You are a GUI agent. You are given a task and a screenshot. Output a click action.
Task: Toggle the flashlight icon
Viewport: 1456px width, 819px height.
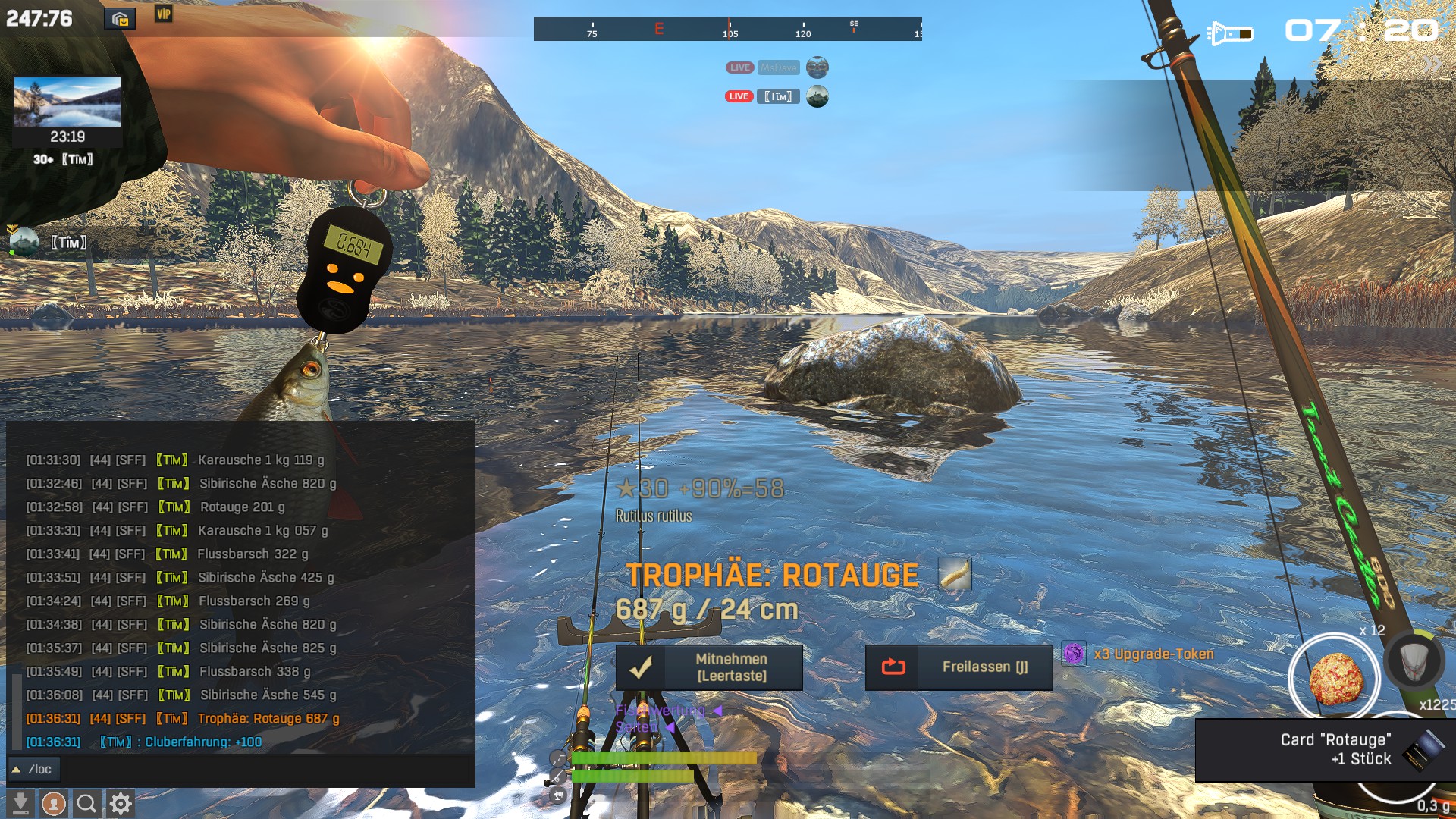[x=1229, y=34]
